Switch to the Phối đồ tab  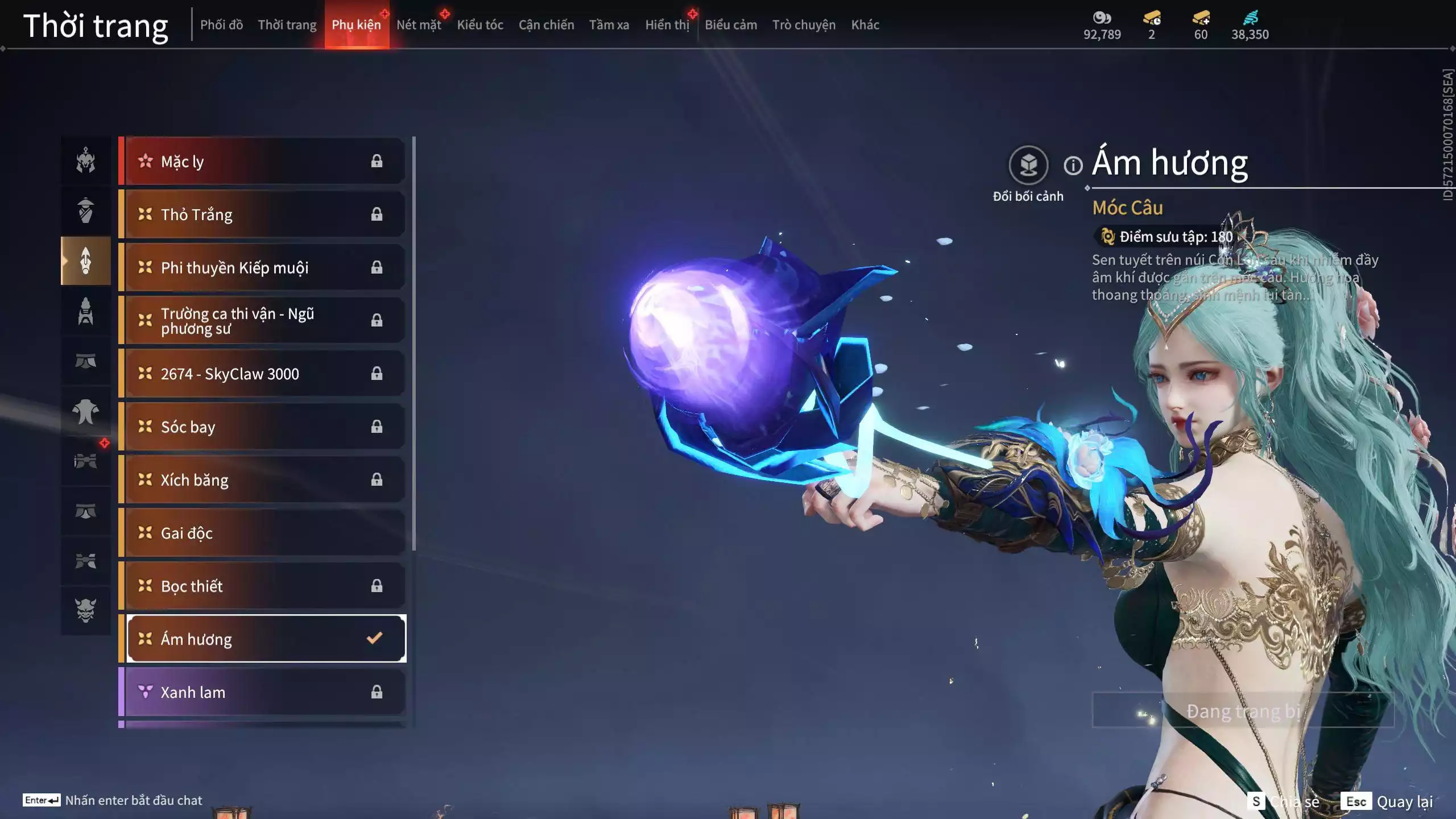pyautogui.click(x=221, y=25)
